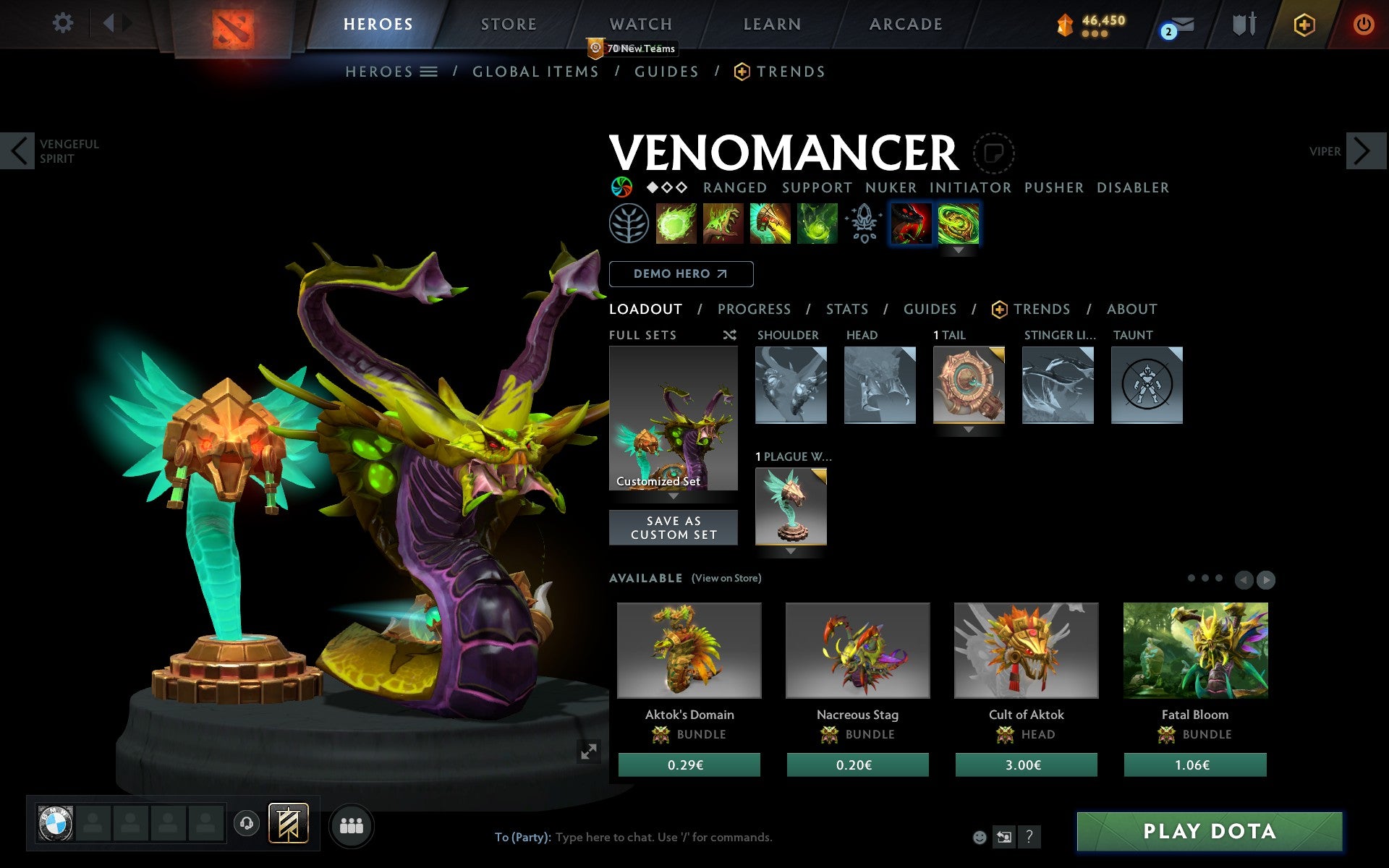The height and width of the screenshot is (868, 1389).
Task: Go to previous hero Vengeful Spirit
Action: (x=19, y=151)
